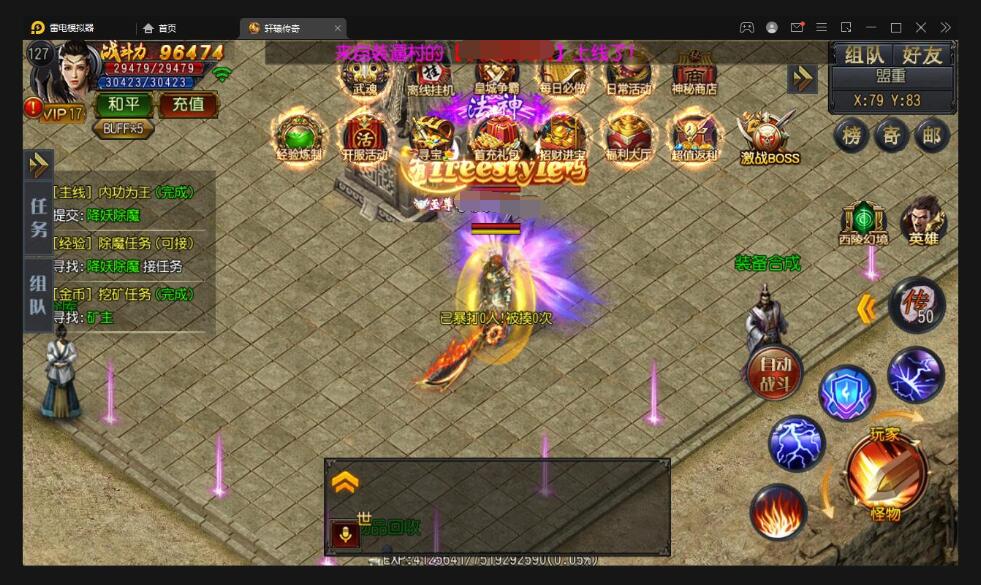This screenshot has height=585, width=981.
Task: Open the 好友 friends tab
Action: [922, 55]
